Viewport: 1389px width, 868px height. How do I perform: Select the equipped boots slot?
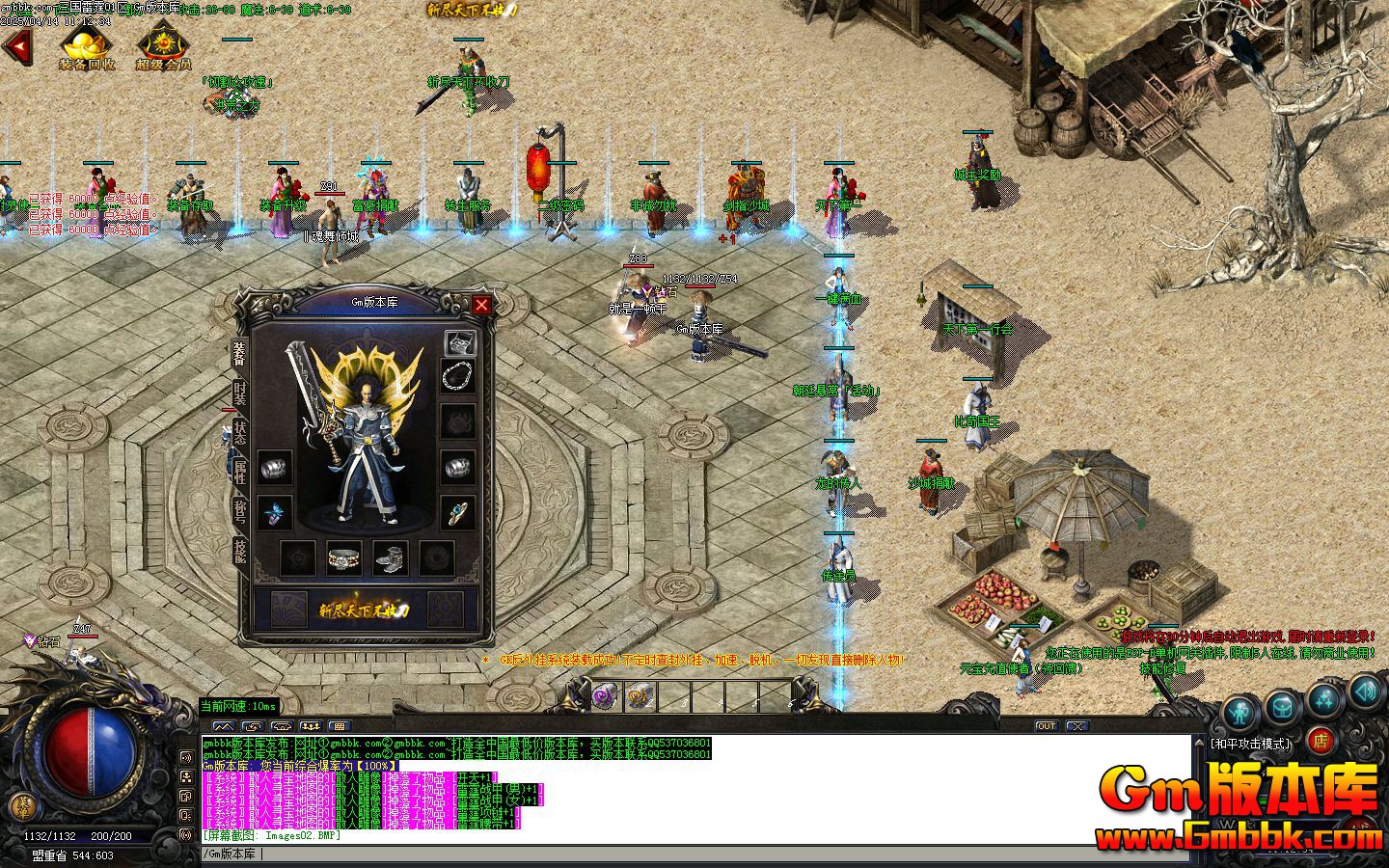click(390, 557)
